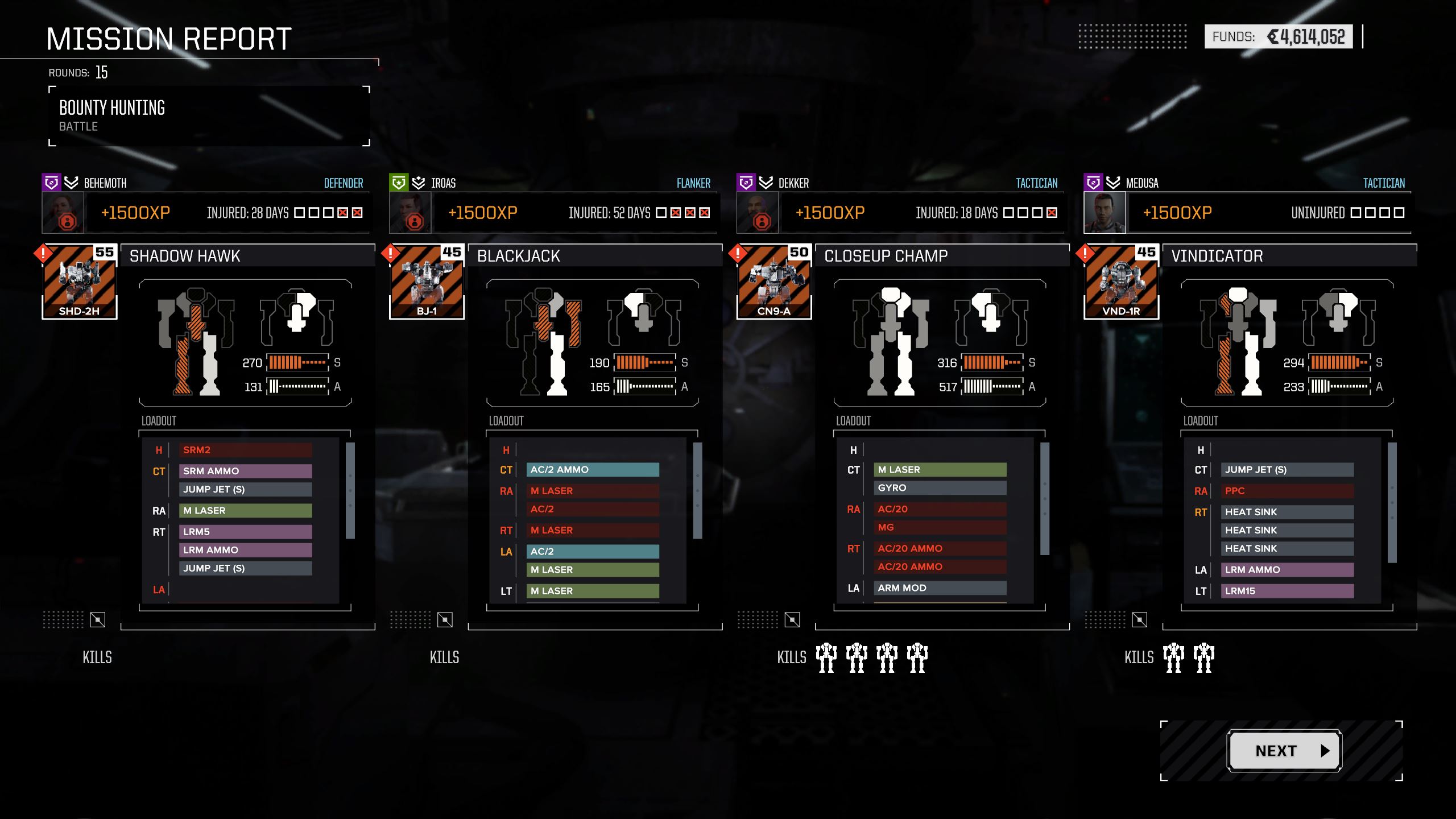Select AC/2 AMMO in Blackjack loadout

click(x=593, y=470)
